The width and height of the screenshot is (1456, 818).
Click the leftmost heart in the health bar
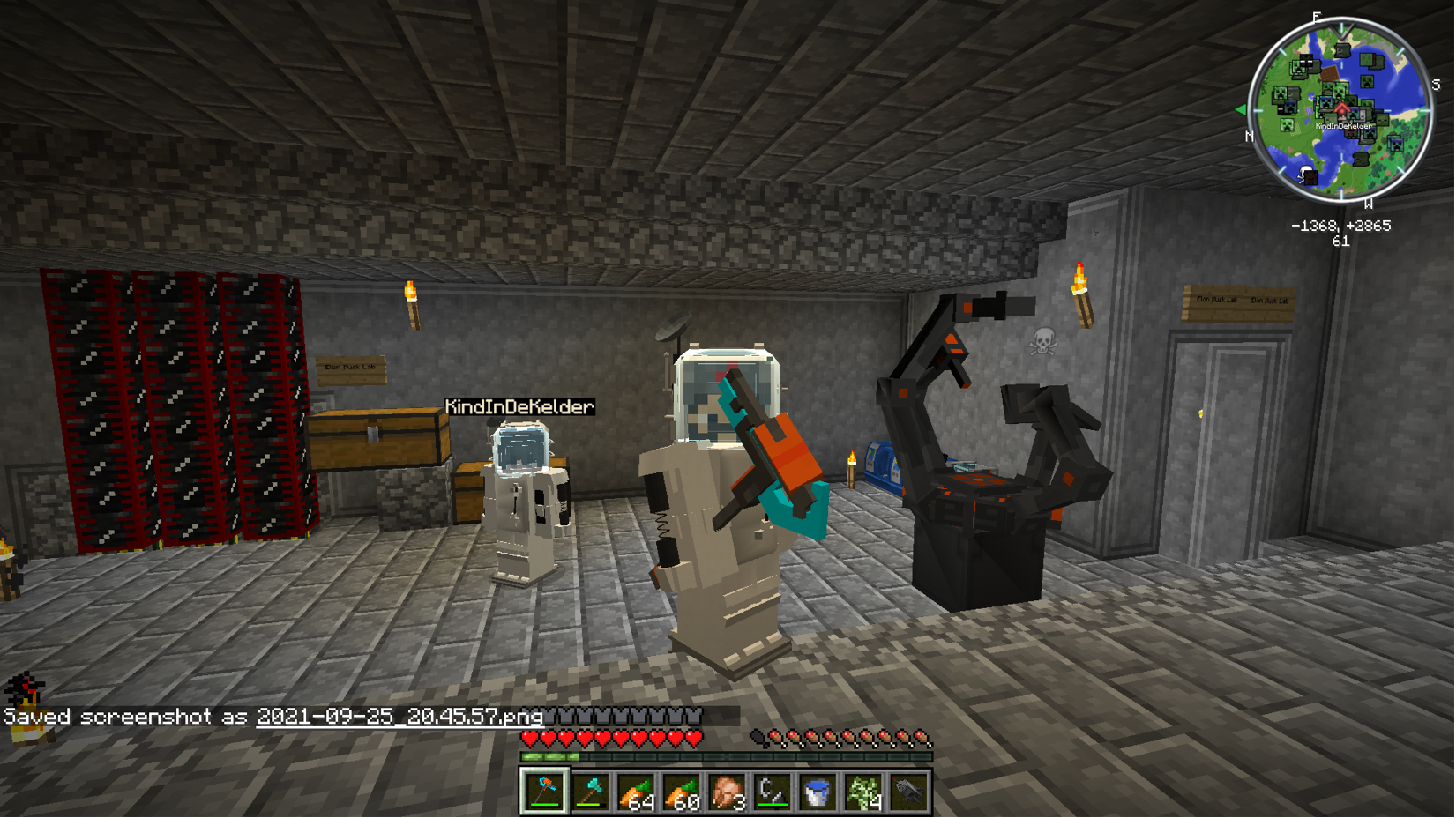pyautogui.click(x=530, y=739)
